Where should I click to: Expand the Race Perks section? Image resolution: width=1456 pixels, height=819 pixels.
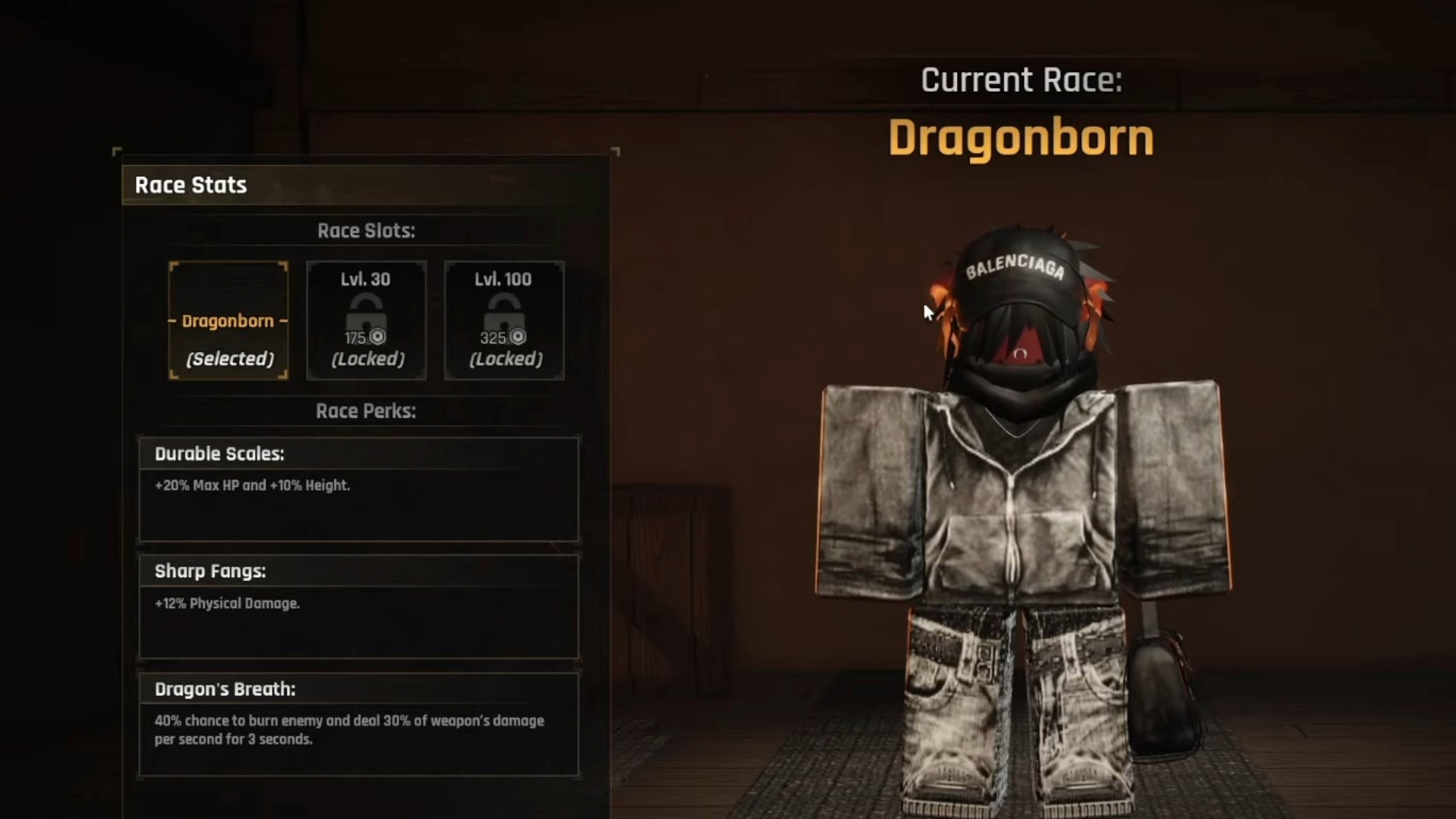pos(367,411)
